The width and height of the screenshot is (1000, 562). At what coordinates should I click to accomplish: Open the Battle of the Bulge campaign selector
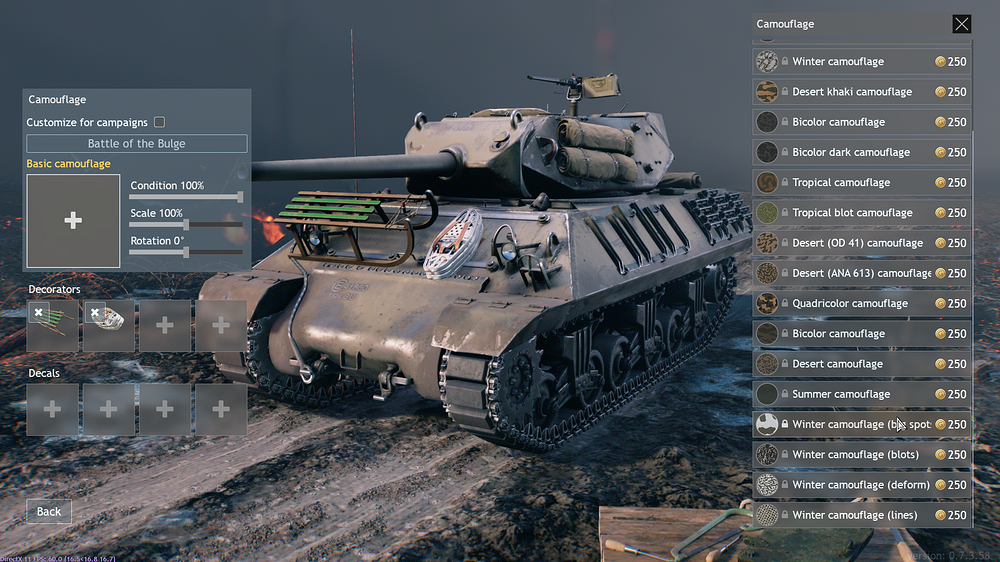pos(136,144)
